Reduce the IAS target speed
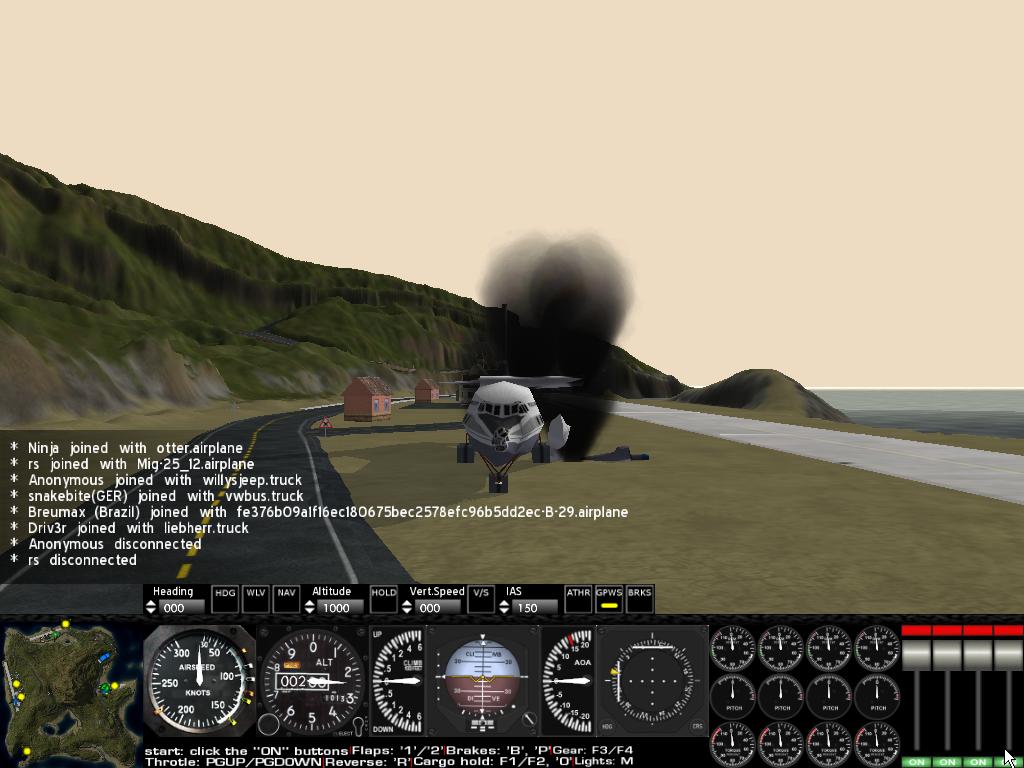Image resolution: width=1024 pixels, height=768 pixels. 504,611
